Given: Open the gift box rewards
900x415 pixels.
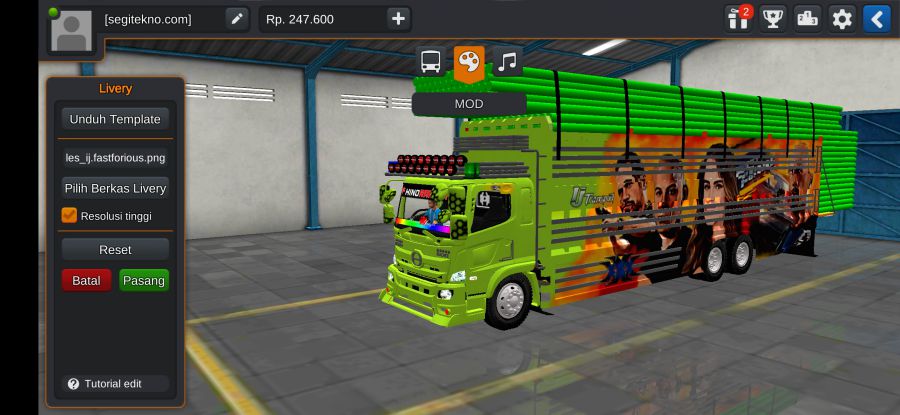Looking at the screenshot, I should (x=739, y=18).
